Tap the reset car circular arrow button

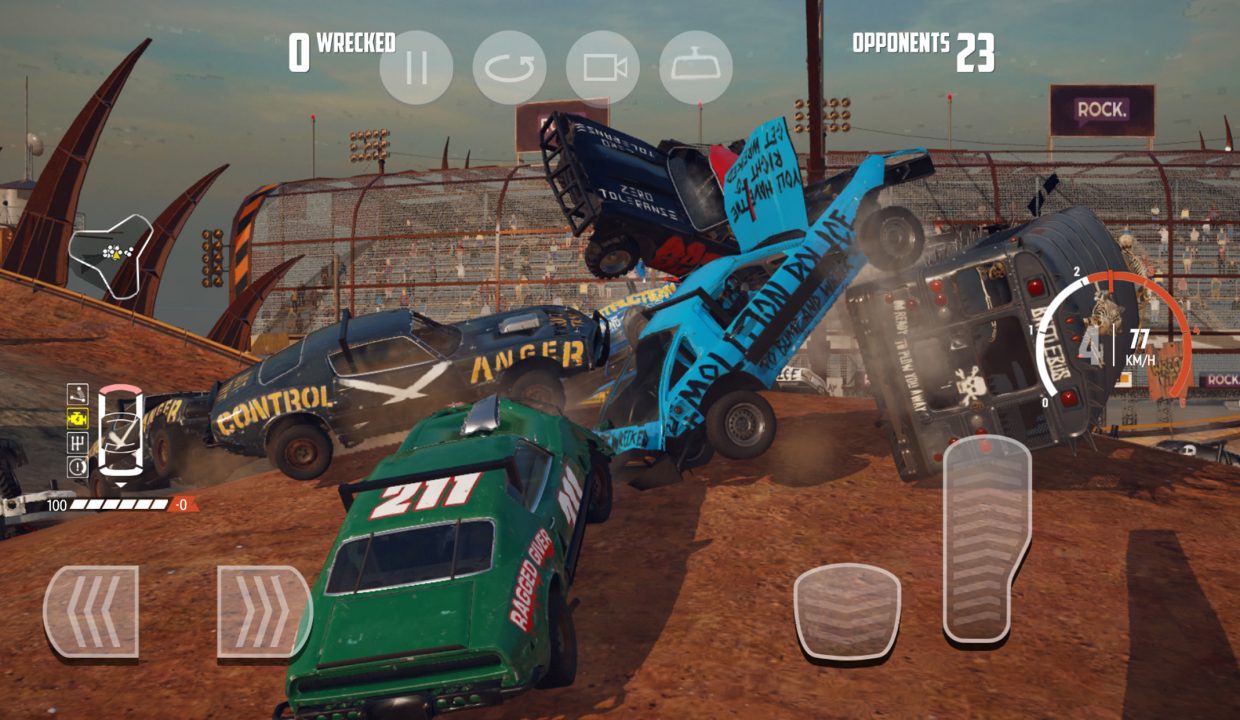(x=509, y=68)
